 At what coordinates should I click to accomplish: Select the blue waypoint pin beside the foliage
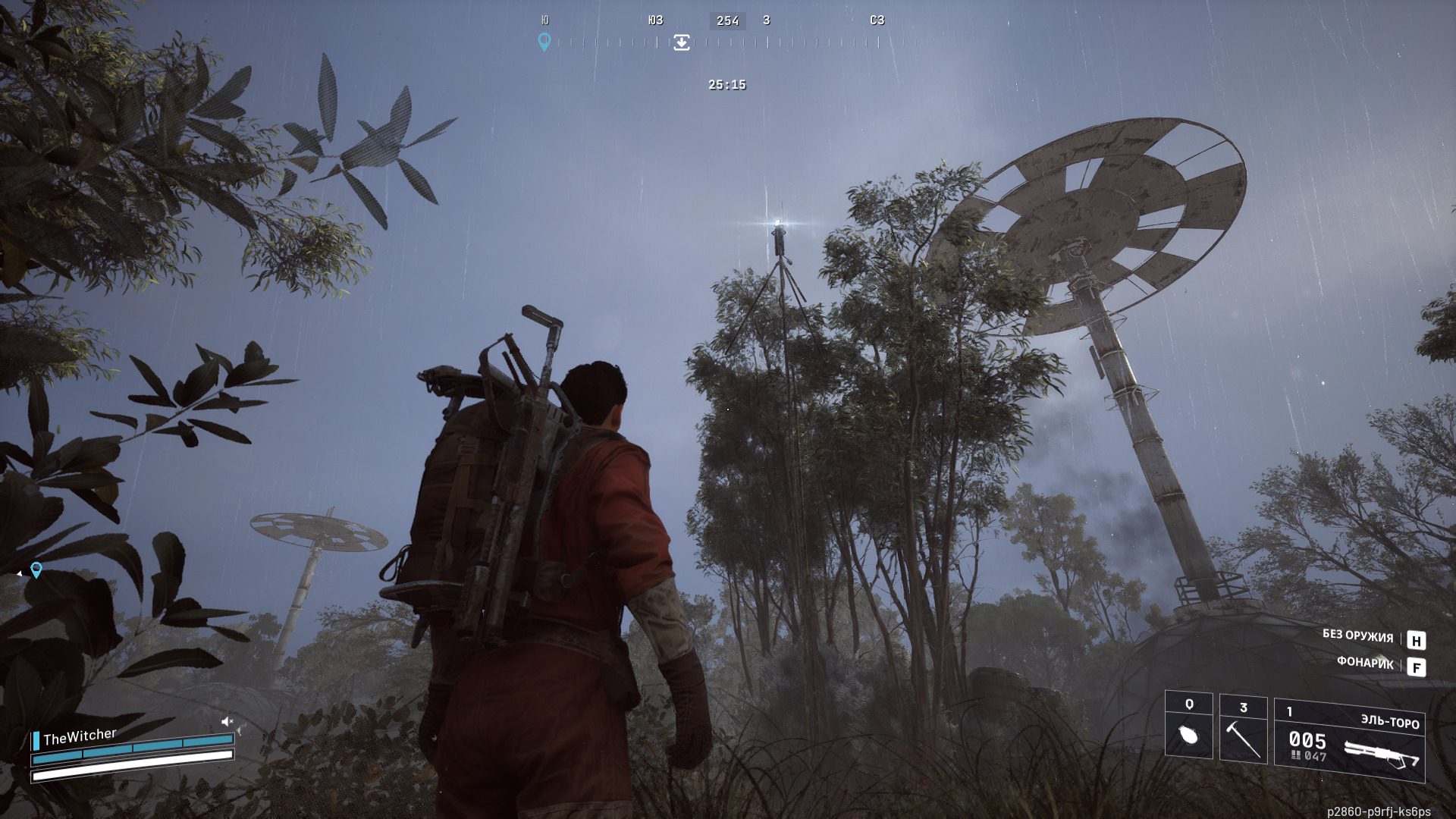[x=36, y=570]
